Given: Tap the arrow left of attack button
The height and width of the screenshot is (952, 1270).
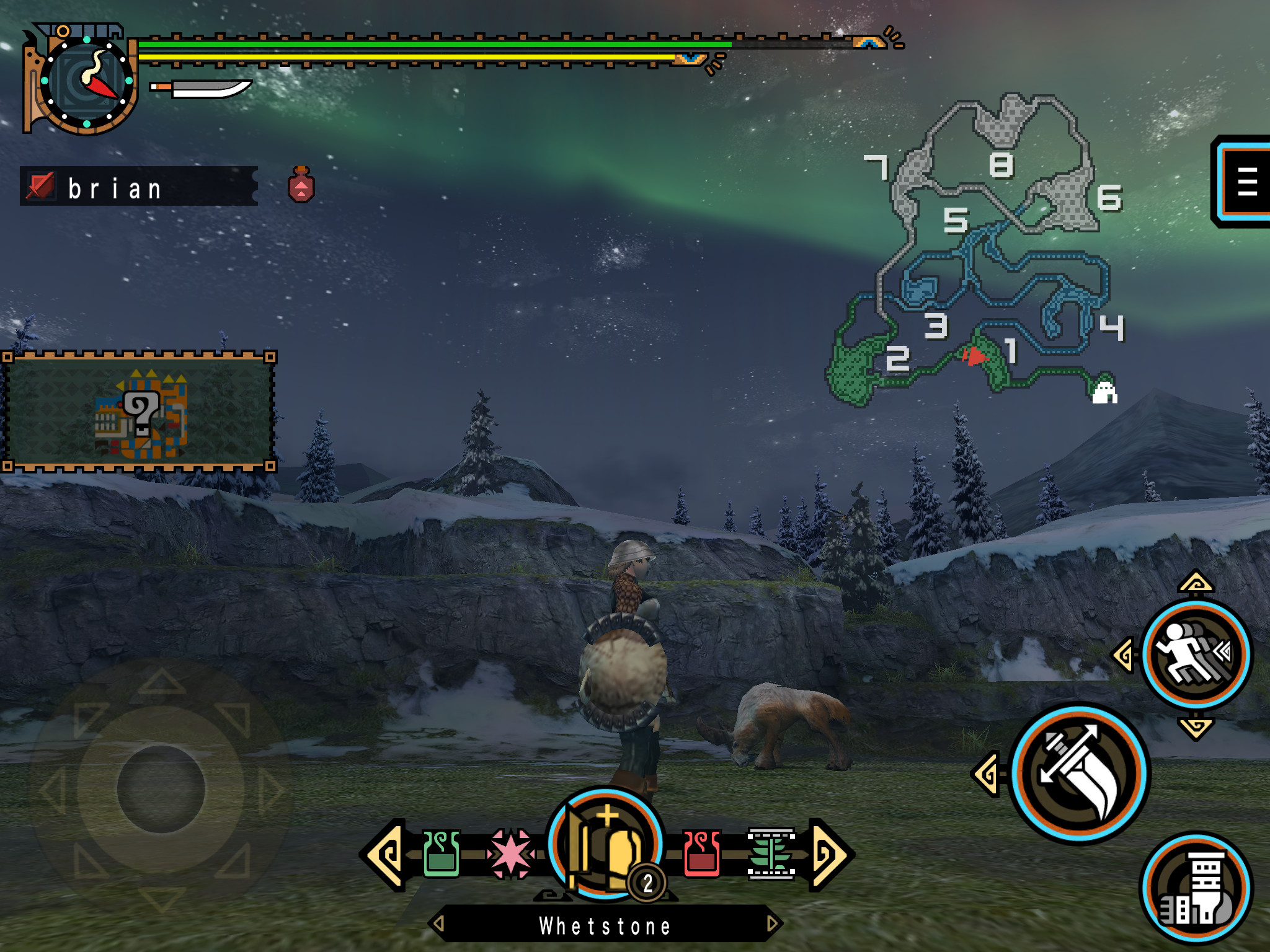Looking at the screenshot, I should click(987, 773).
